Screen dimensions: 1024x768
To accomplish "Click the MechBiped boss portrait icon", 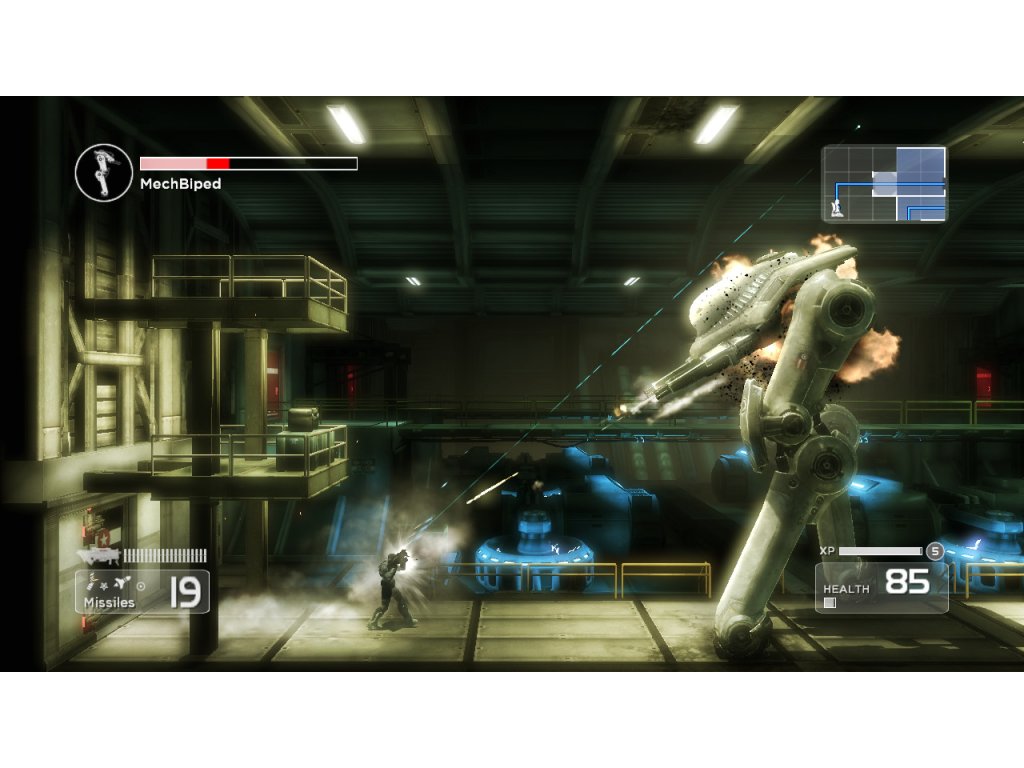I will (104, 171).
